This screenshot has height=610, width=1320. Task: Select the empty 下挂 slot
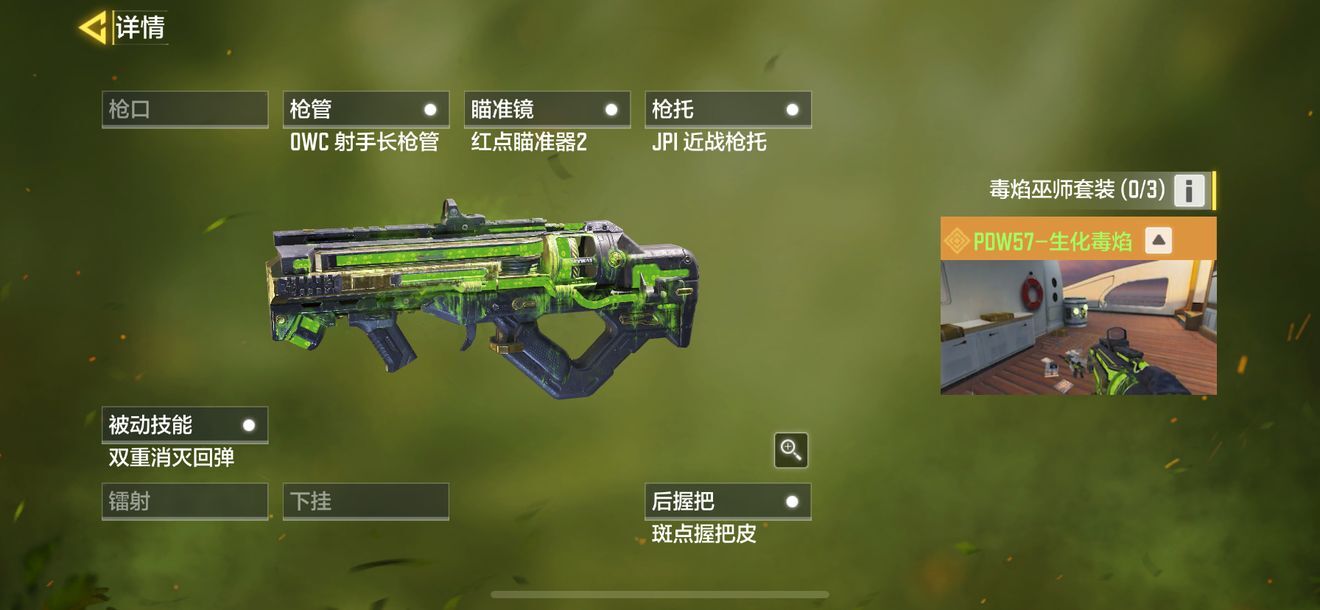(x=366, y=501)
